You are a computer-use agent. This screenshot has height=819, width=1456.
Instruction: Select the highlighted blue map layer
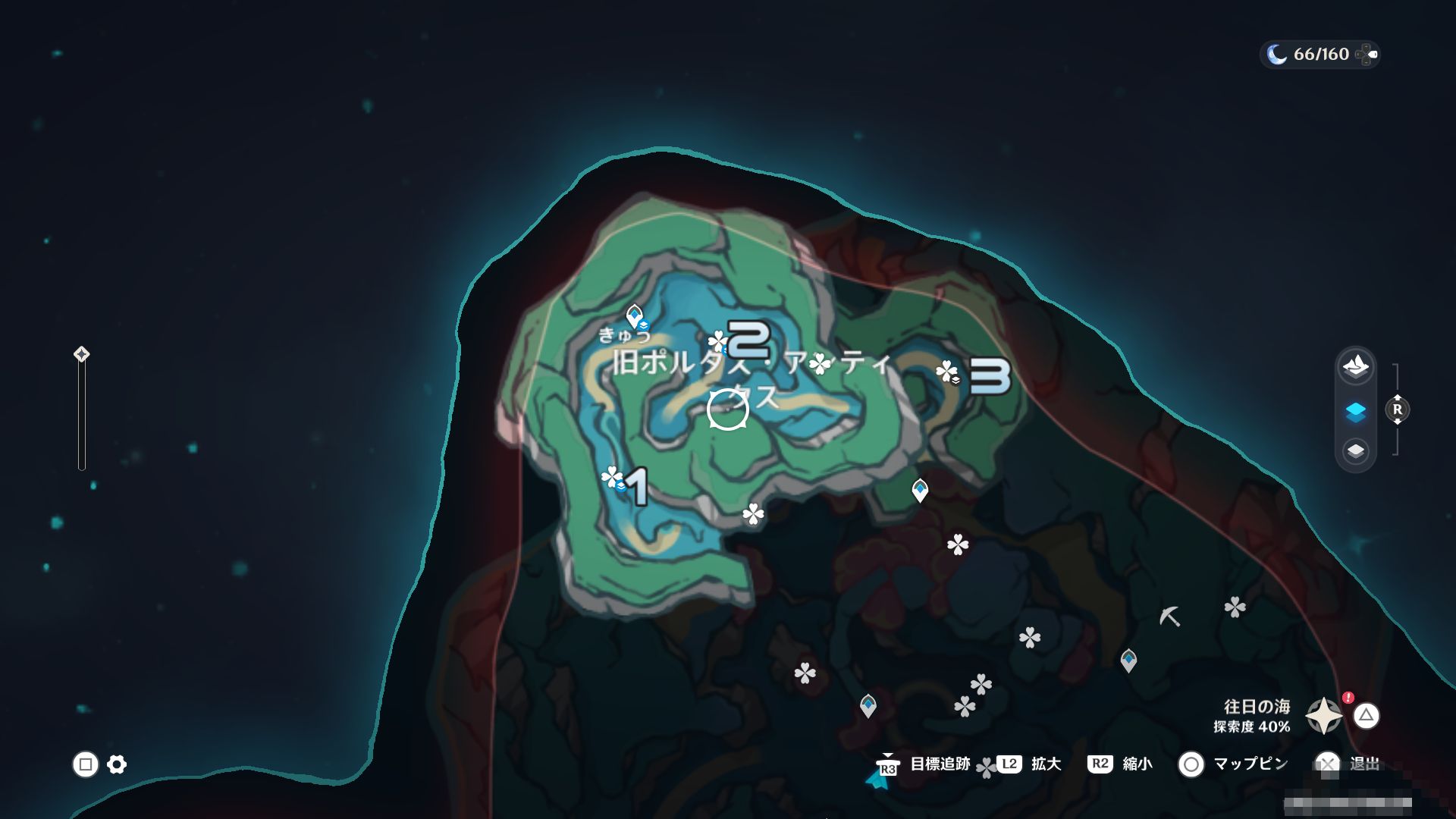pyautogui.click(x=1355, y=411)
